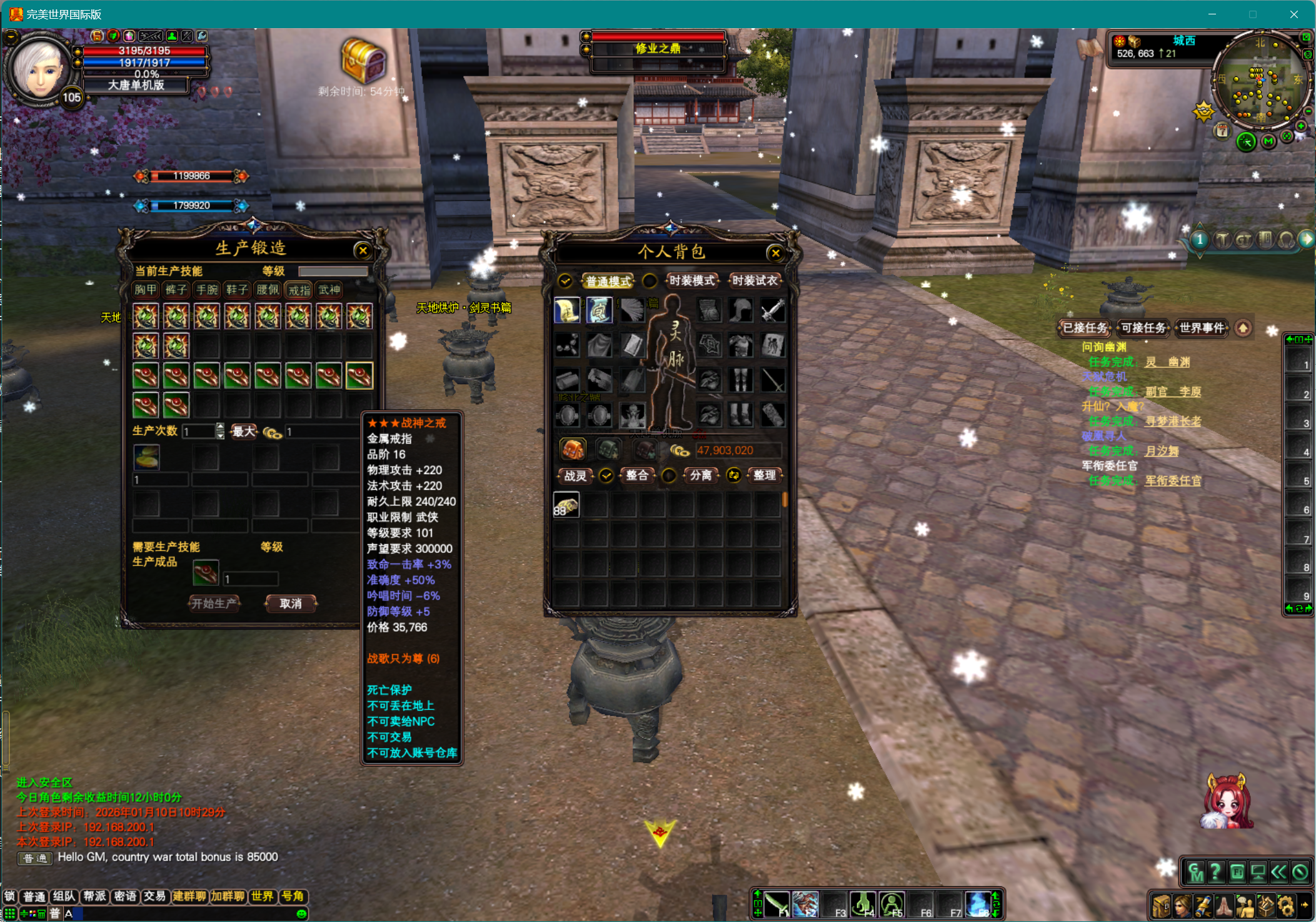Sort the bag with 整理 button

pos(764,475)
